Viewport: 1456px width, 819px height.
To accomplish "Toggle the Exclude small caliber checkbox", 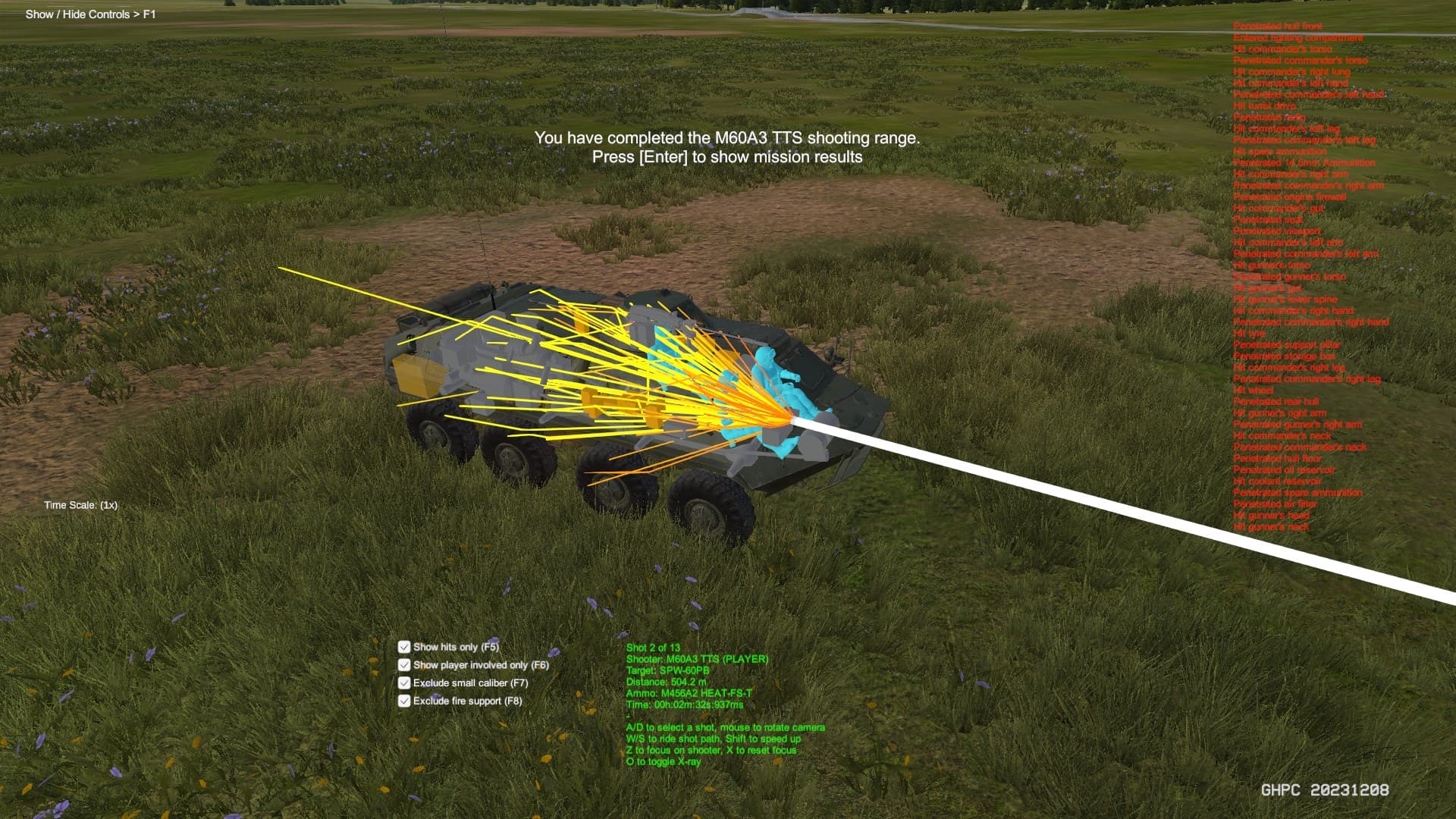I will tap(404, 683).
